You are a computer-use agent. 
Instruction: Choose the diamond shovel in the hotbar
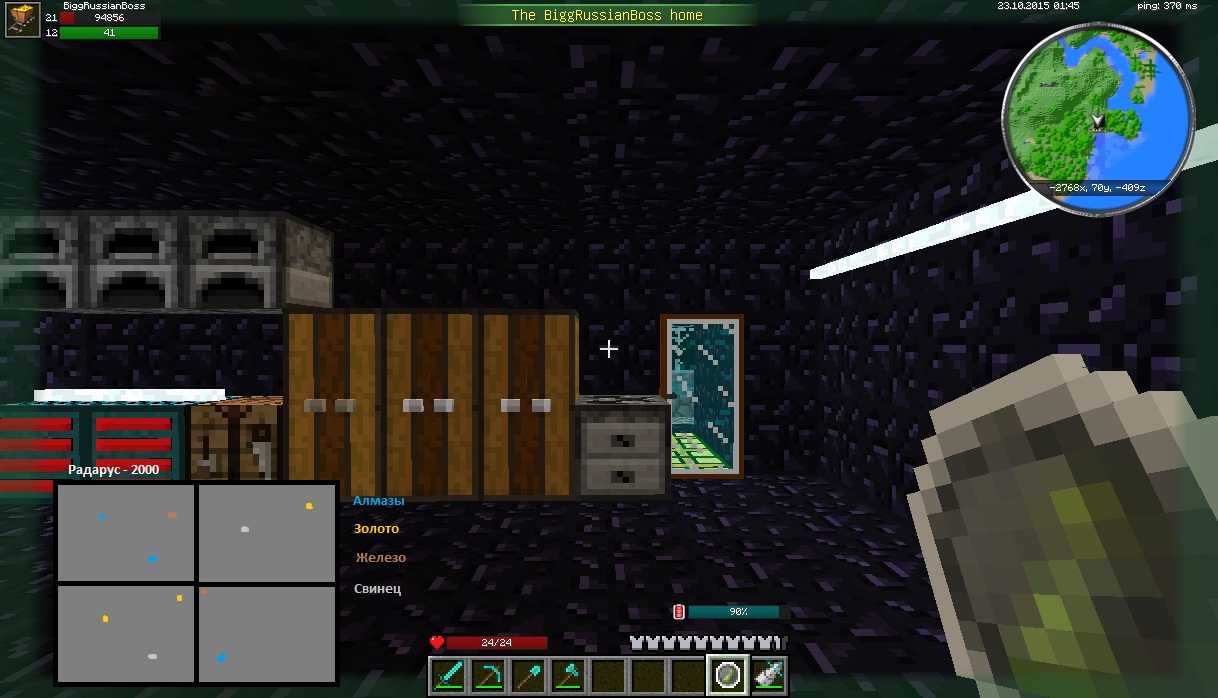tap(528, 675)
